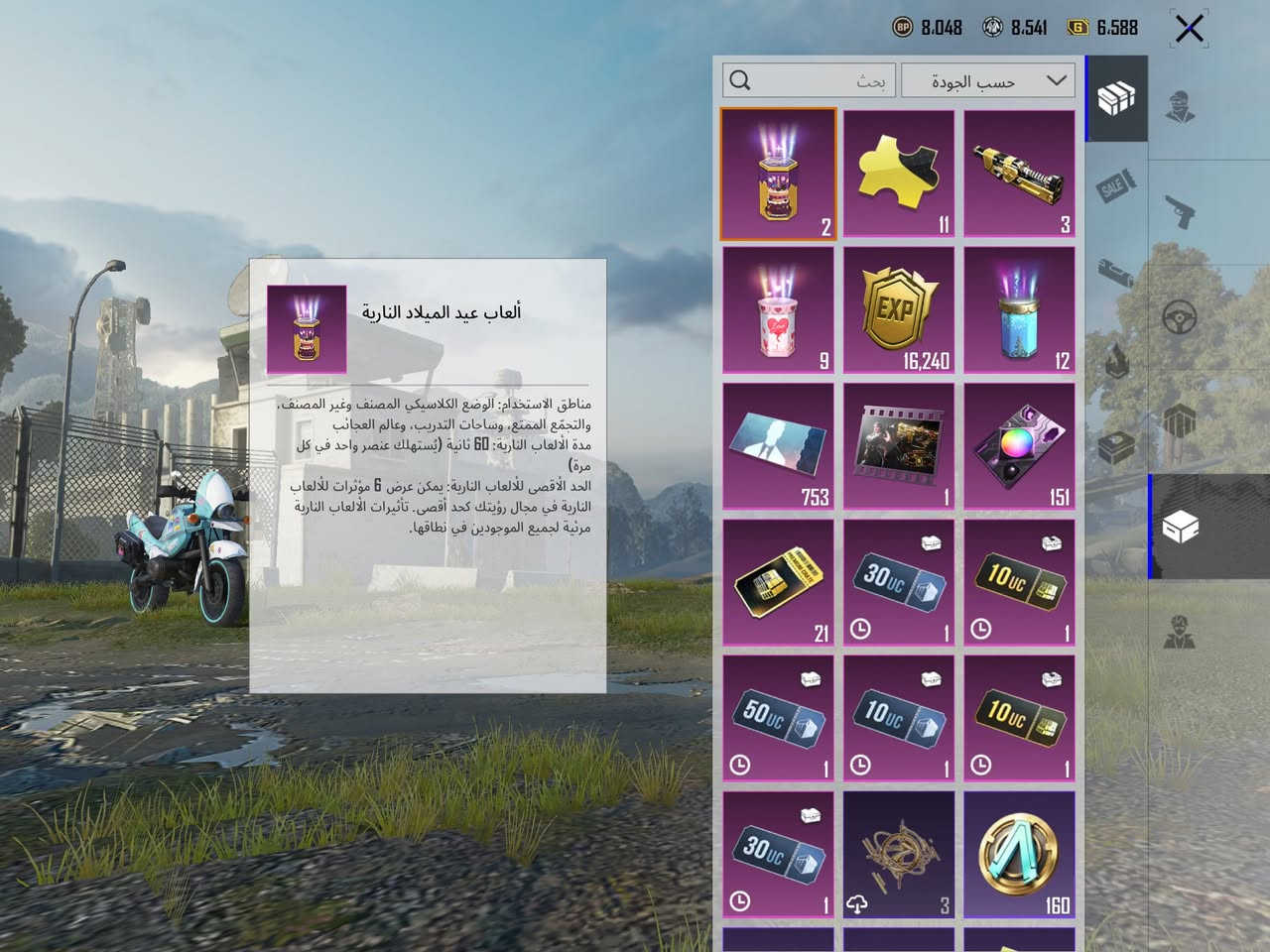Select the highlighted birthday fireworks item
The image size is (1270, 952).
point(778,173)
